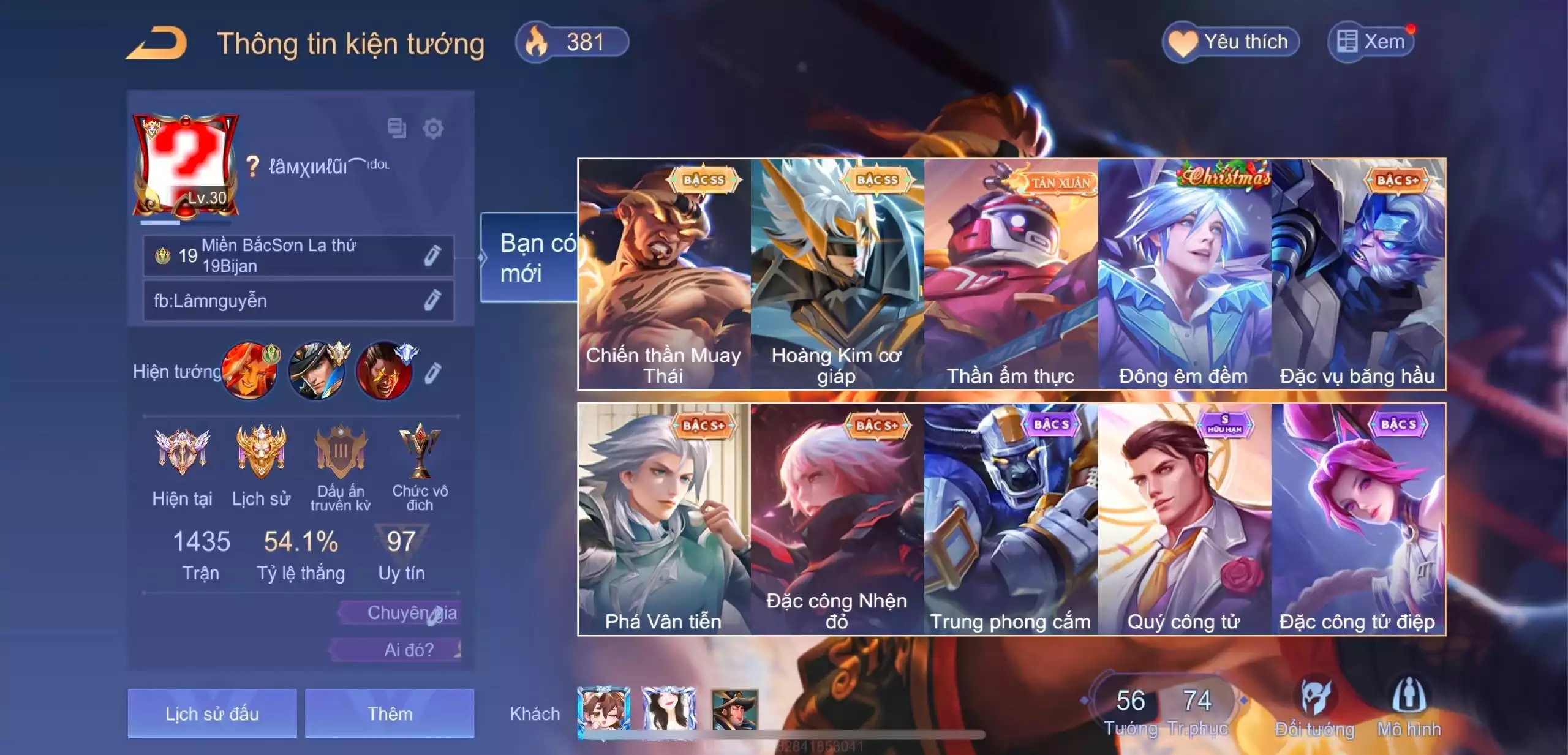Select the Phá Vân tiễn skin card
The height and width of the screenshot is (755, 1568).
point(664,519)
